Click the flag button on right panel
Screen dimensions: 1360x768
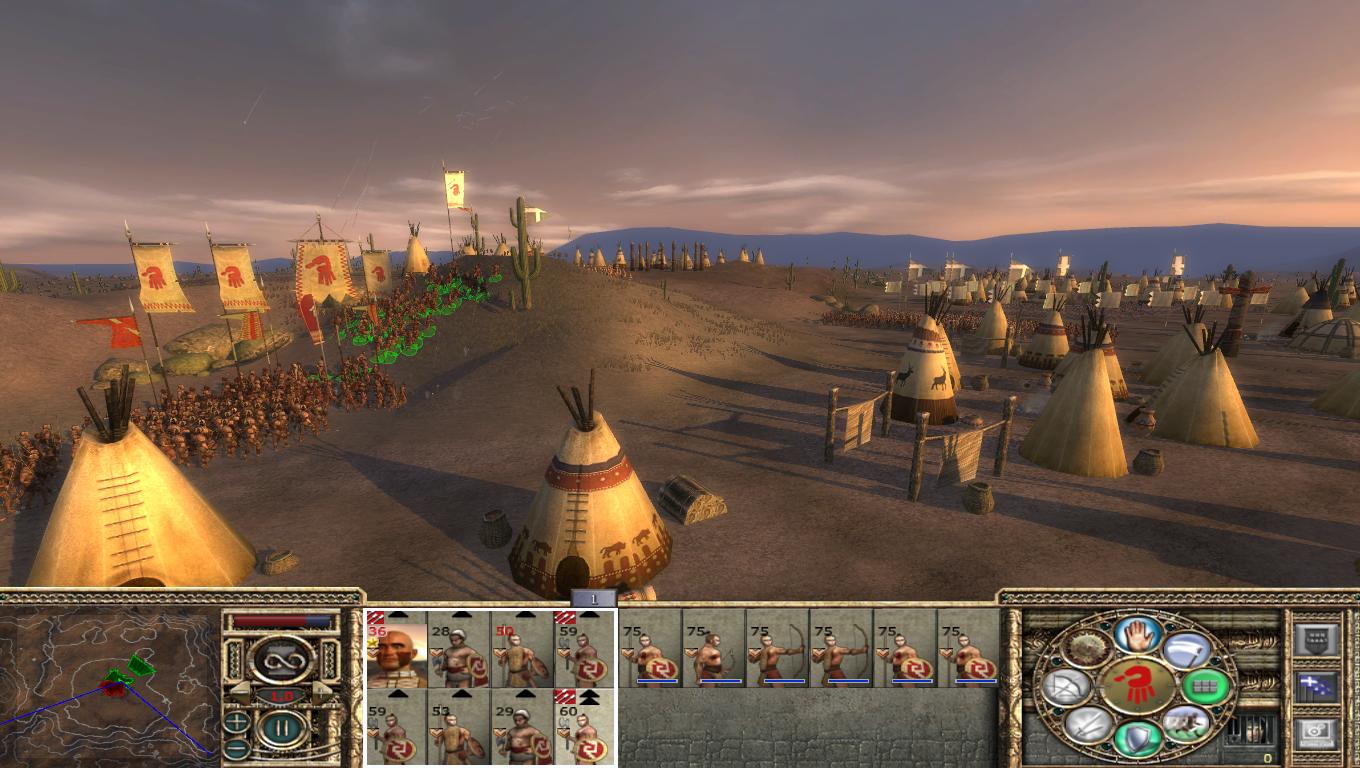(x=1316, y=686)
